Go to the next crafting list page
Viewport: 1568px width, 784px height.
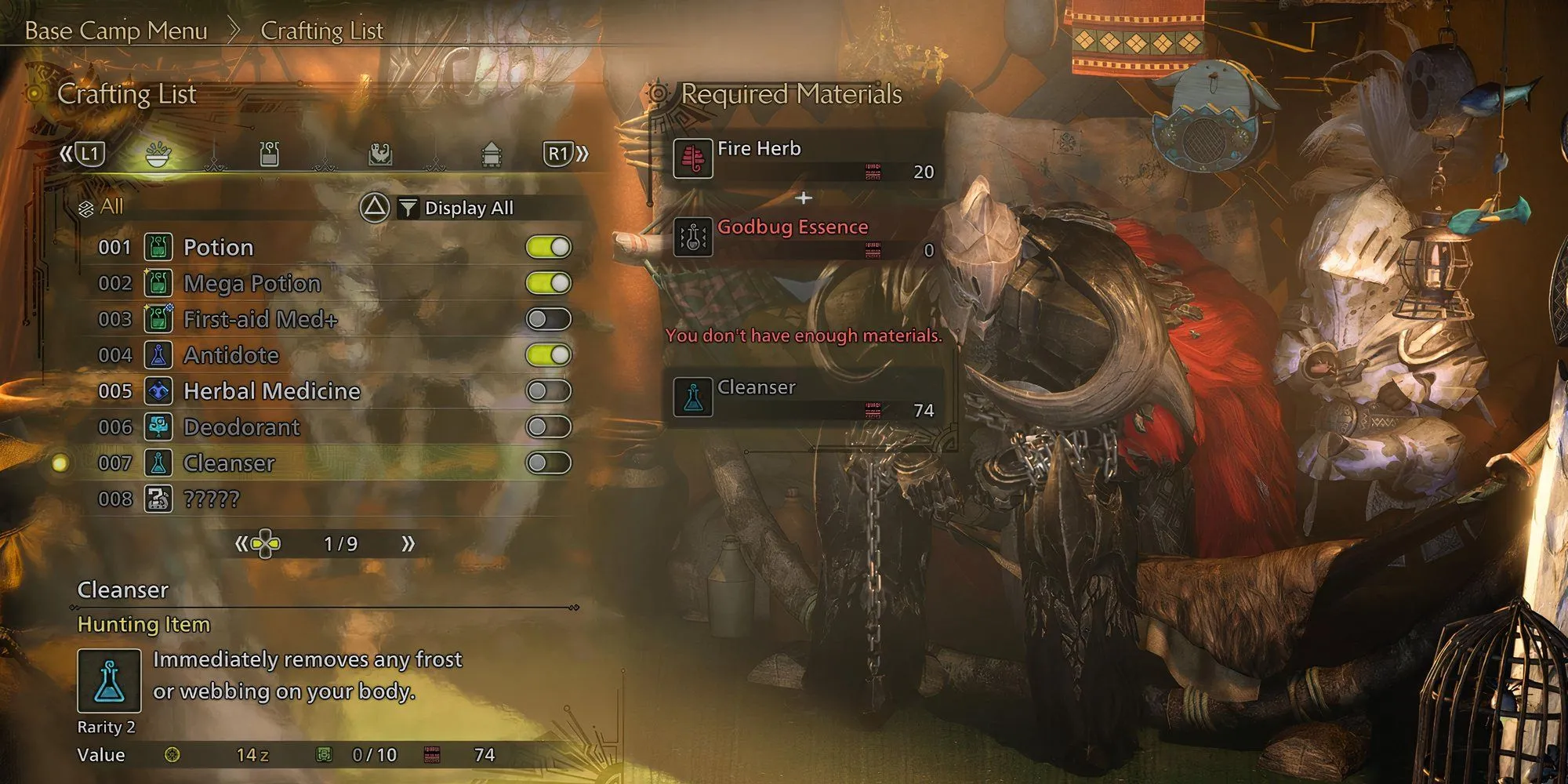click(x=408, y=544)
